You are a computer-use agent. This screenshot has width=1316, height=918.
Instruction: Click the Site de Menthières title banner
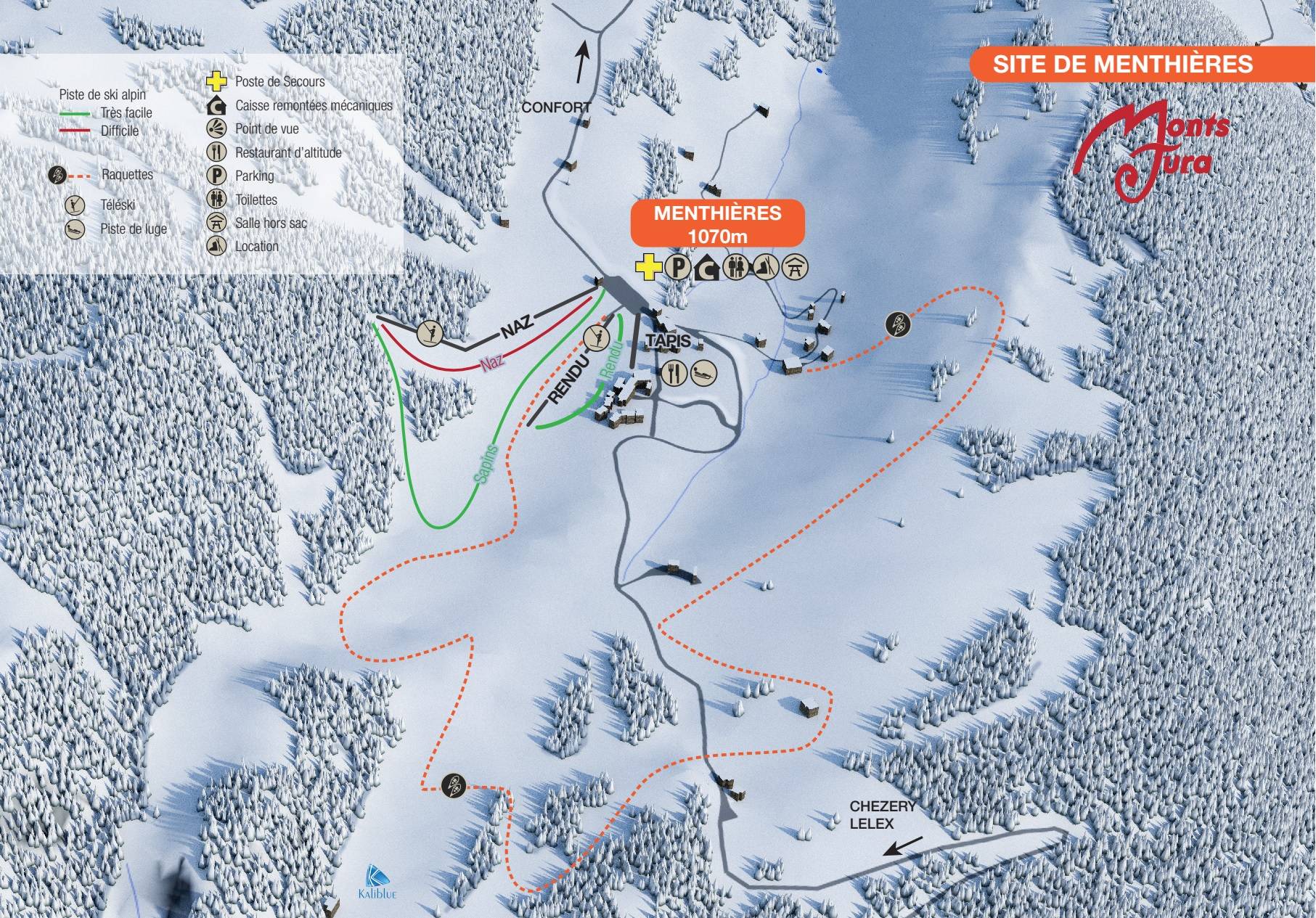(x=1122, y=63)
